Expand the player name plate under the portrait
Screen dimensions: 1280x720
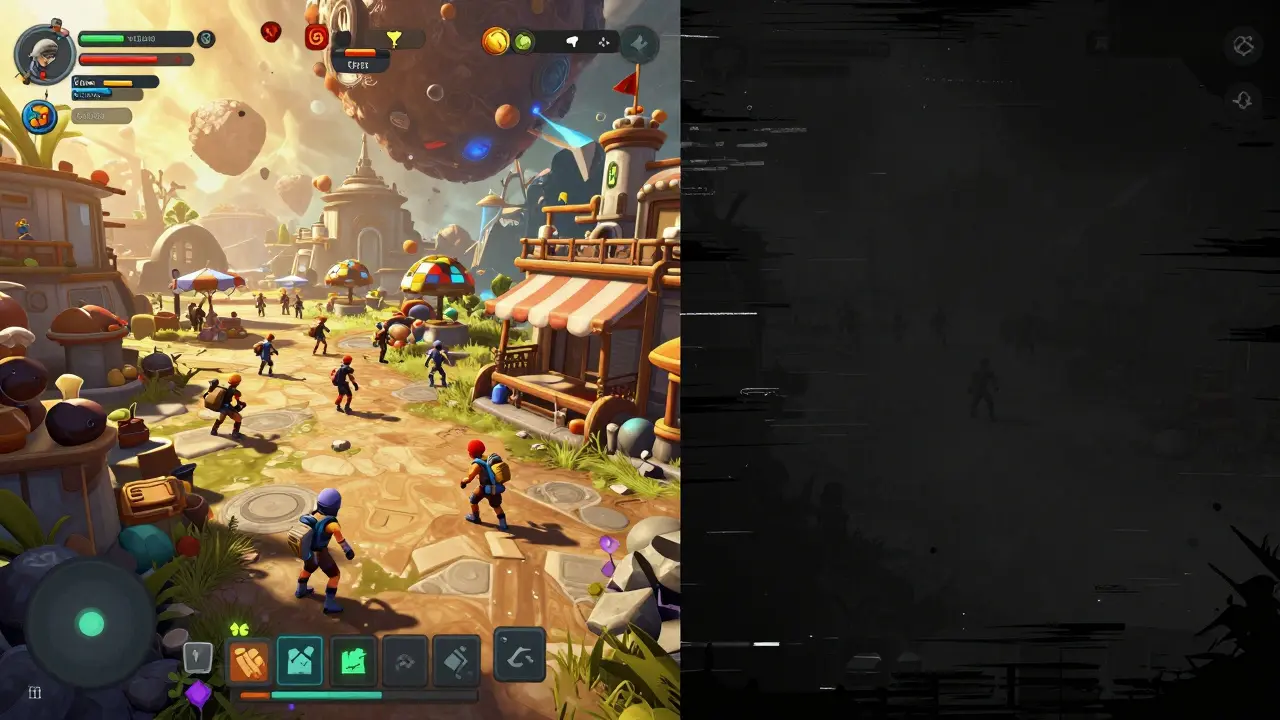[x=100, y=115]
